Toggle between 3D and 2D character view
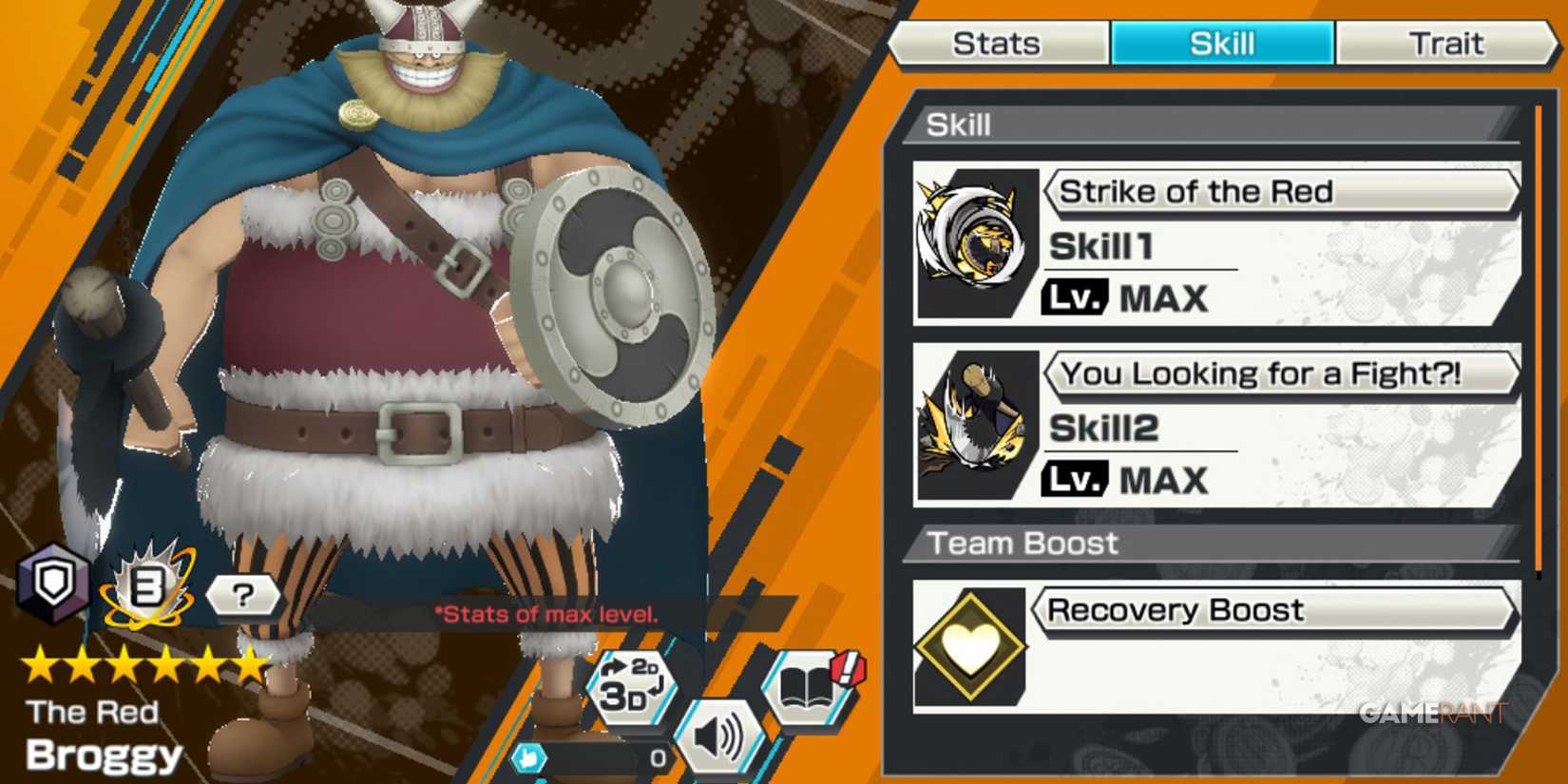Screen dimensions: 1568x784 pyautogui.click(x=632, y=686)
